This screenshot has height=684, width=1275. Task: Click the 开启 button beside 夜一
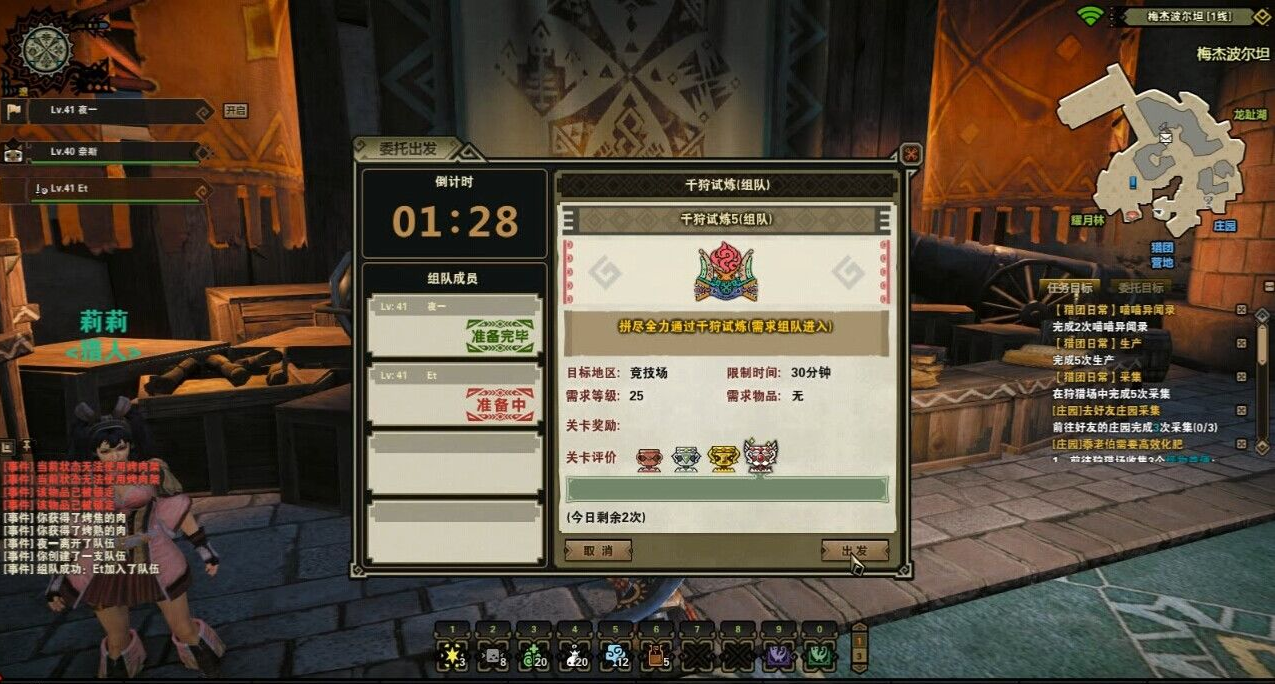coord(235,110)
